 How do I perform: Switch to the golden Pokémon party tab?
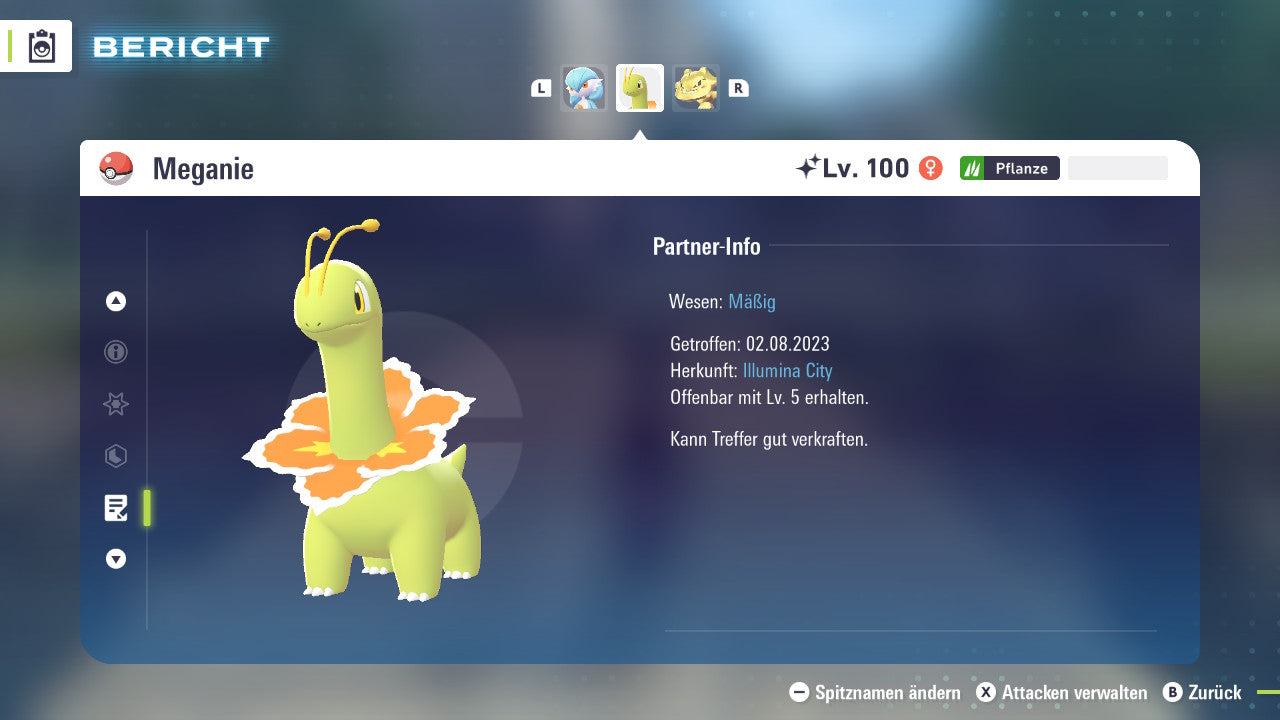[696, 87]
